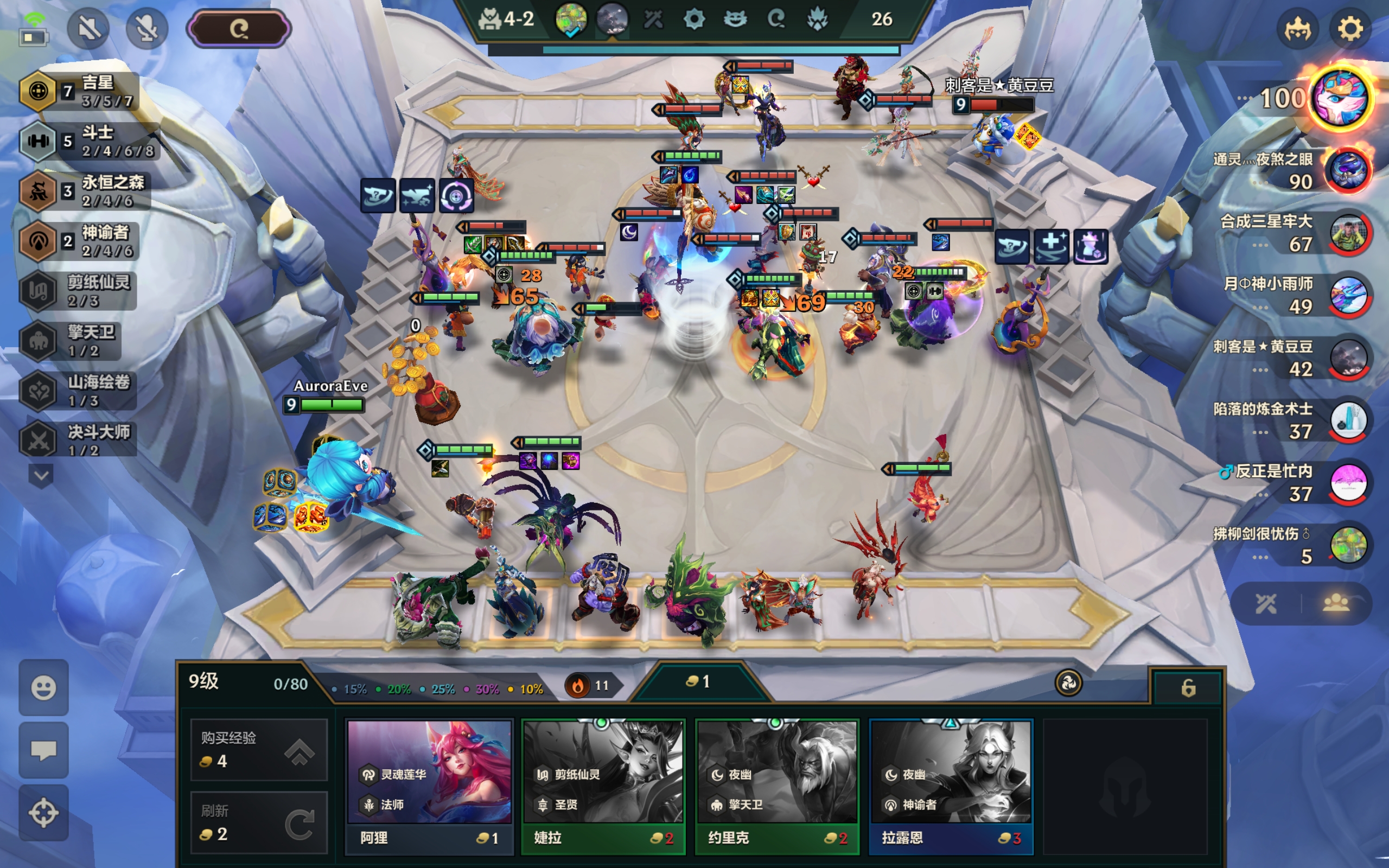Screen dimensions: 1389x868
Task: Toggle the shop lock icon
Action: click(1188, 687)
